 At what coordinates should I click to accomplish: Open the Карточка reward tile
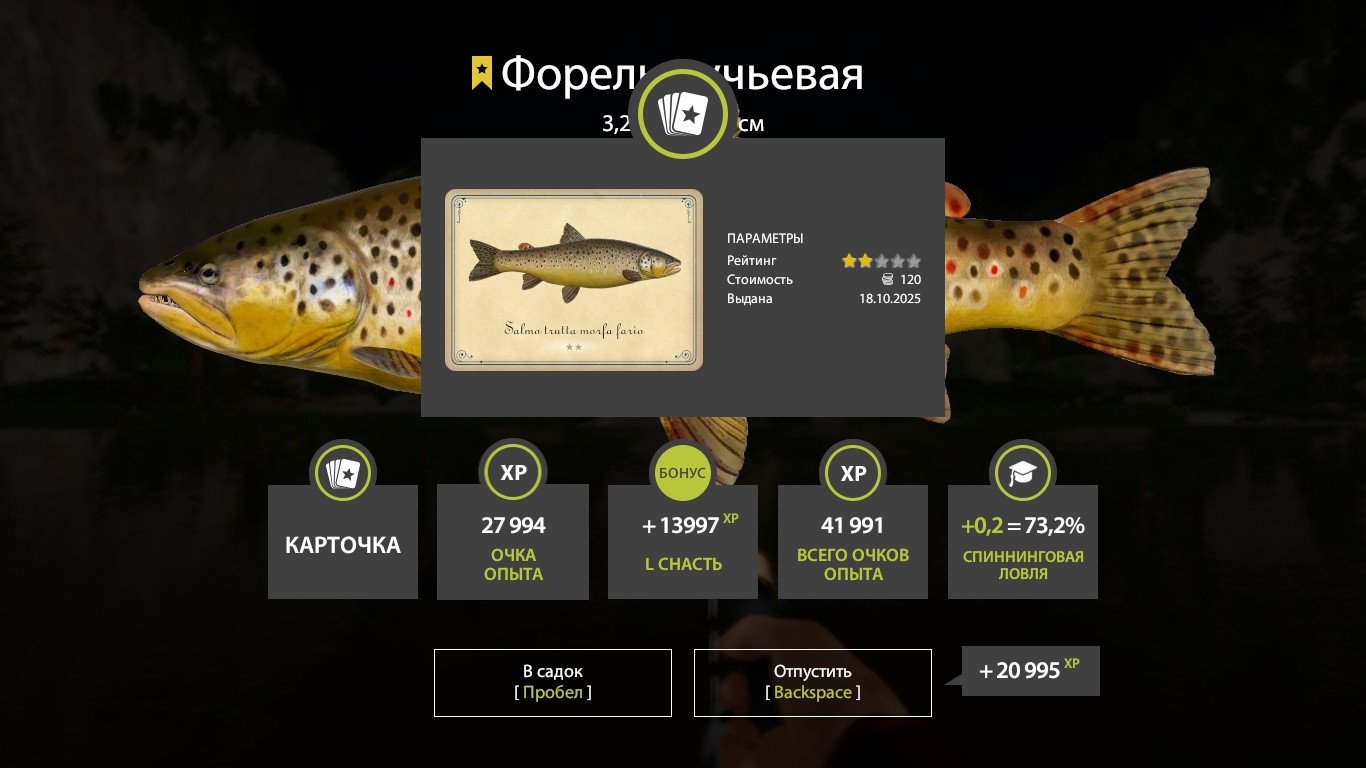point(343,542)
